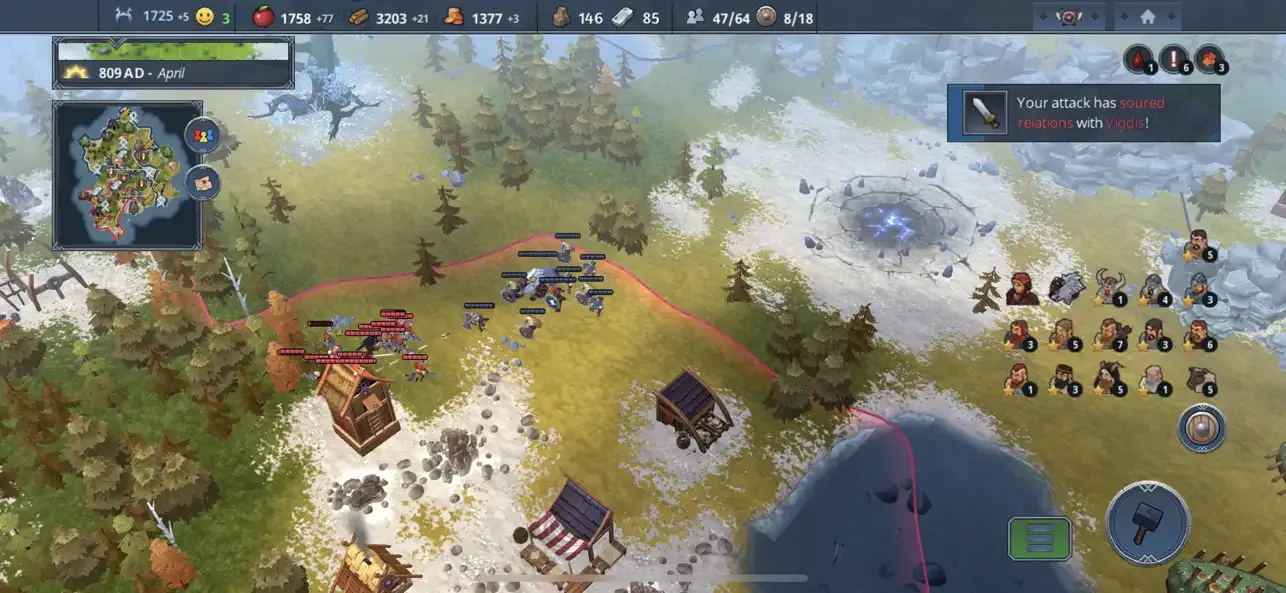The height and width of the screenshot is (593, 1286).
Task: Open the year and season calendar panel
Action: coord(173,62)
